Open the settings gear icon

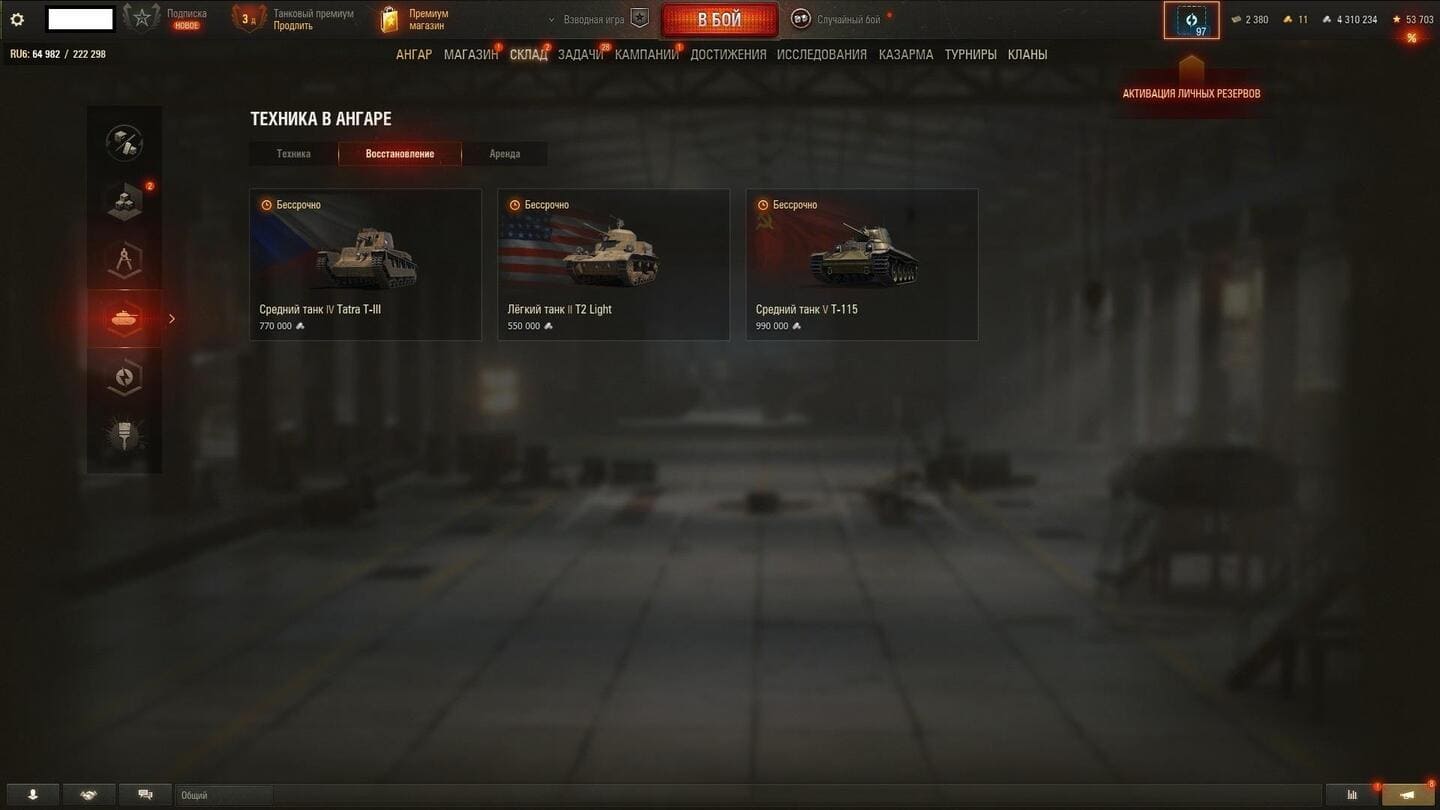pos(17,20)
